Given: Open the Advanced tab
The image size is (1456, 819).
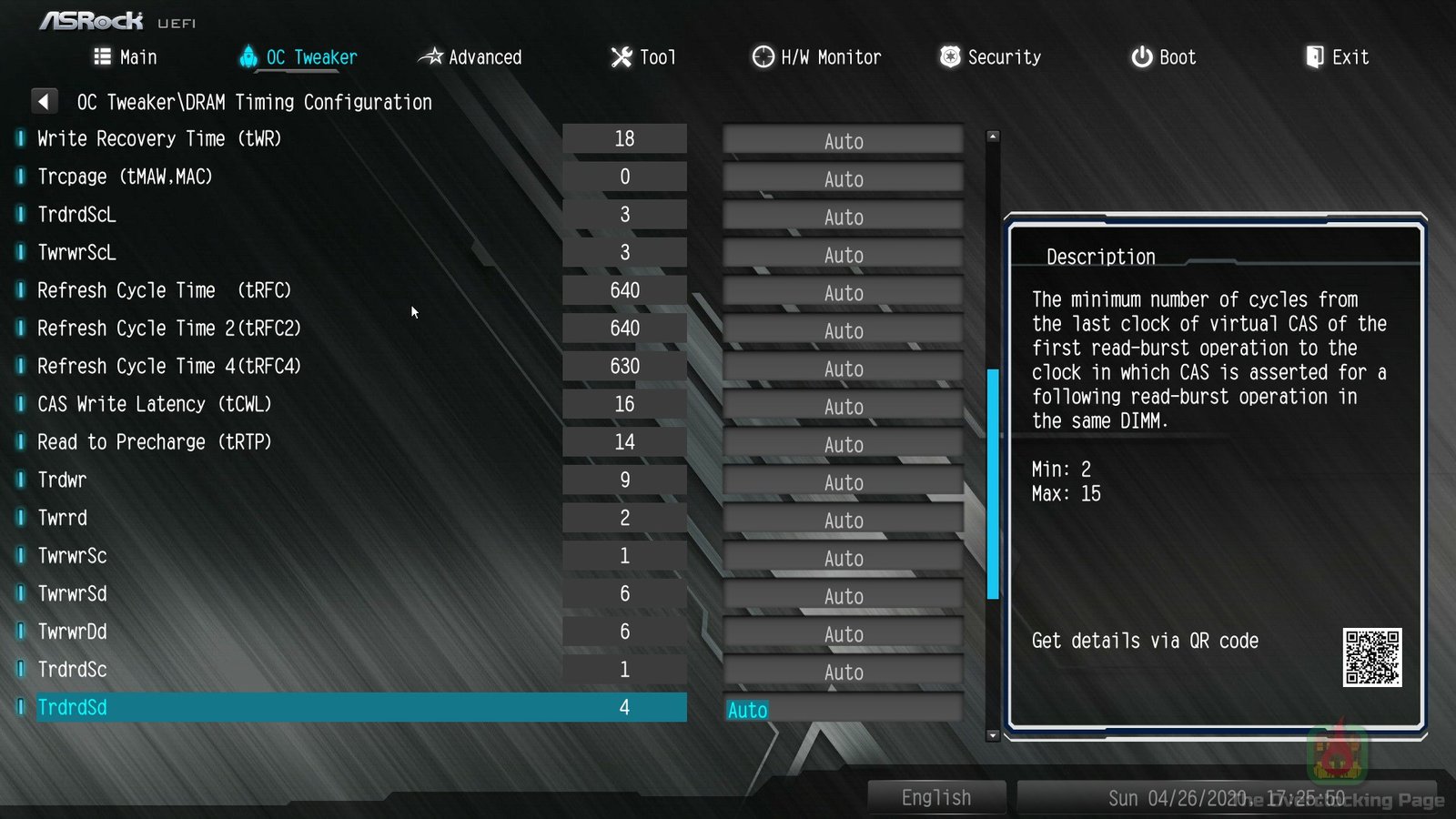Looking at the screenshot, I should click(x=470, y=57).
